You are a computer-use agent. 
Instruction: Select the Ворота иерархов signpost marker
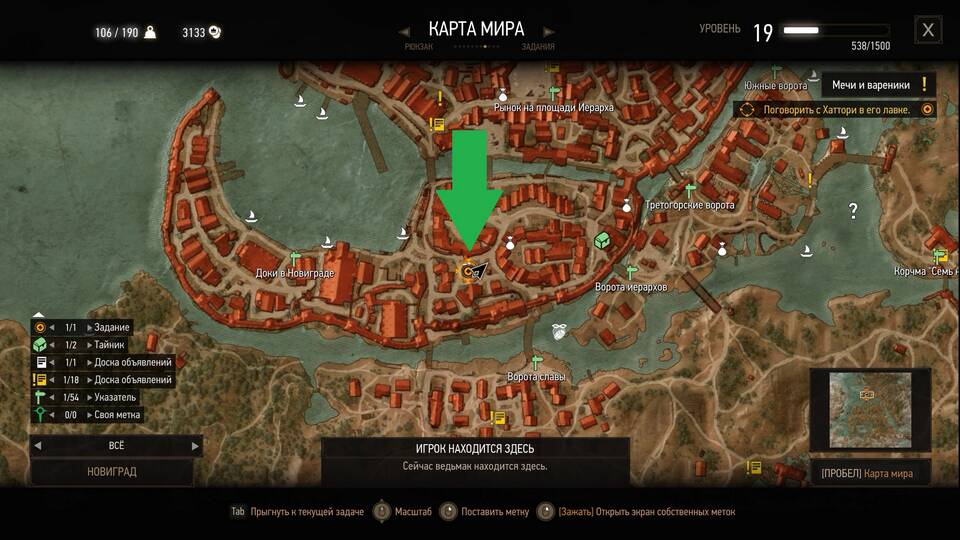coord(631,271)
